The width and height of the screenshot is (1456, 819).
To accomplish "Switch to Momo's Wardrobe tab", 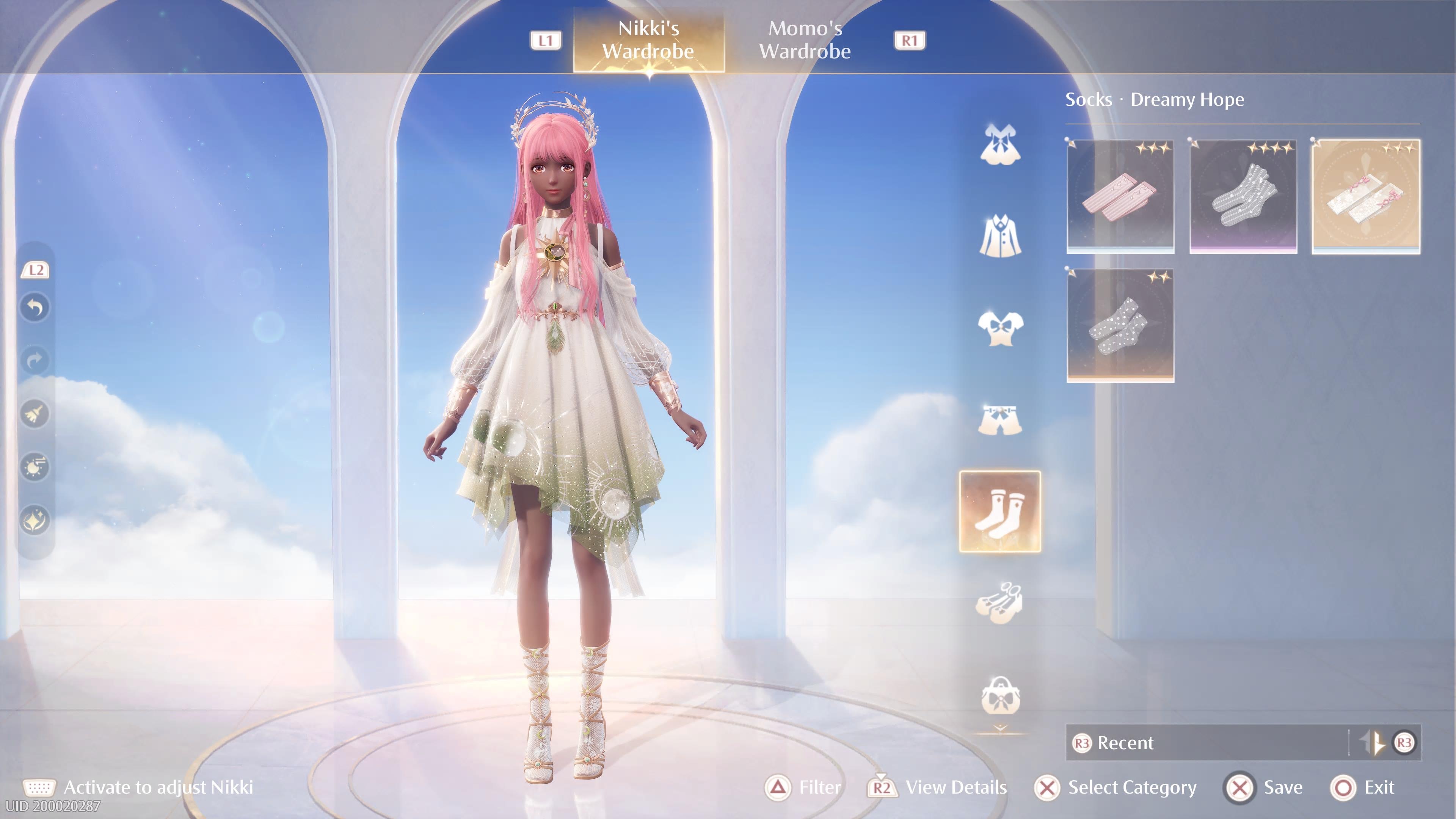I will click(x=806, y=39).
